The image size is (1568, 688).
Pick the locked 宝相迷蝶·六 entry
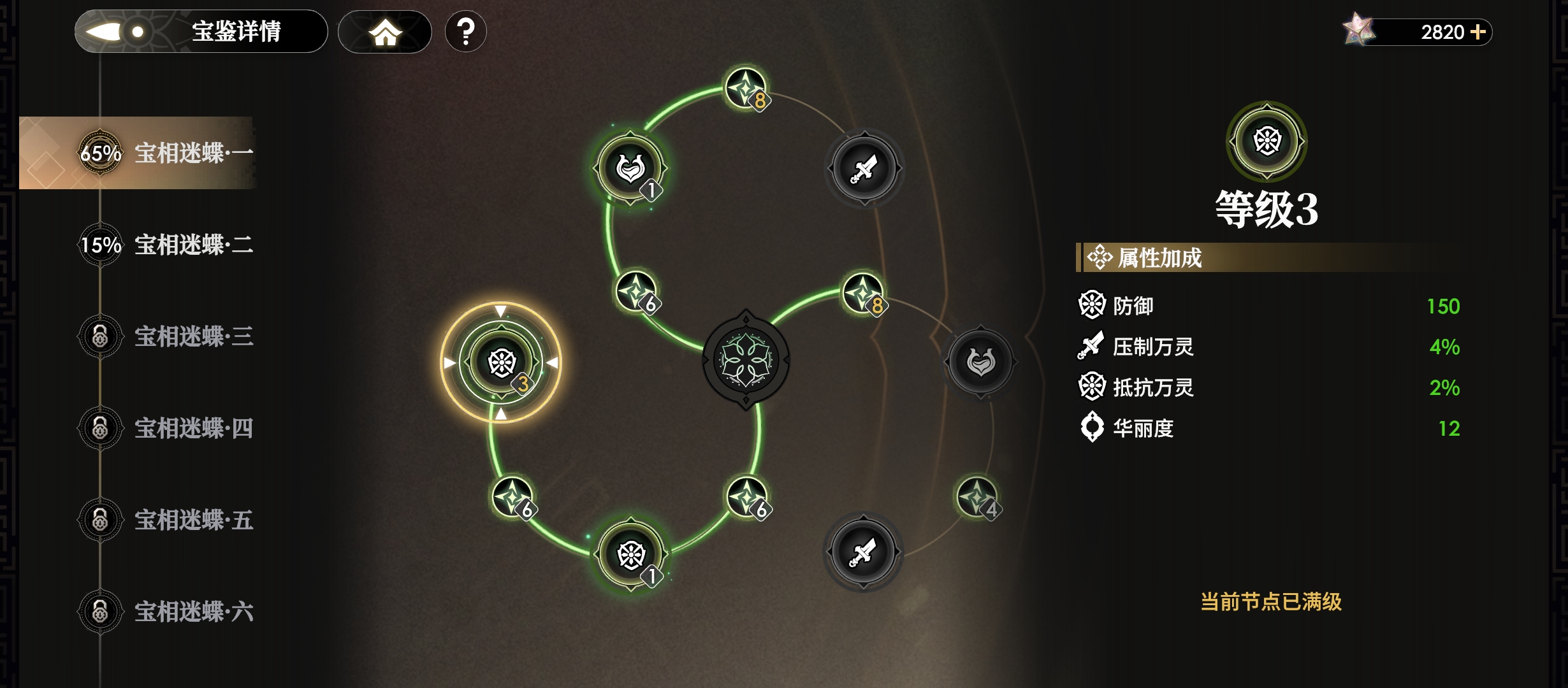tap(166, 612)
